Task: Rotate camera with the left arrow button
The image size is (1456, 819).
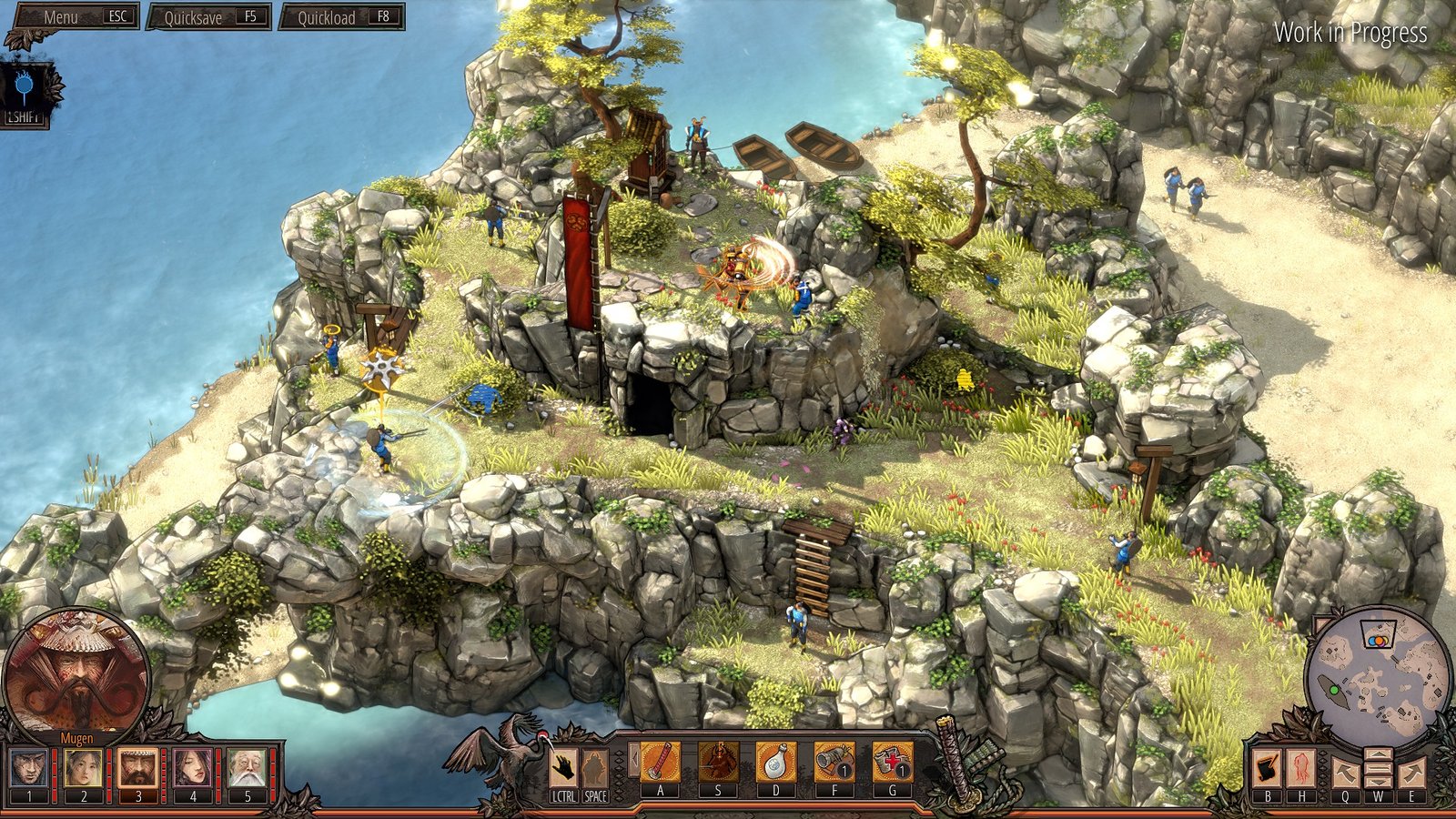Action: coord(1345,772)
